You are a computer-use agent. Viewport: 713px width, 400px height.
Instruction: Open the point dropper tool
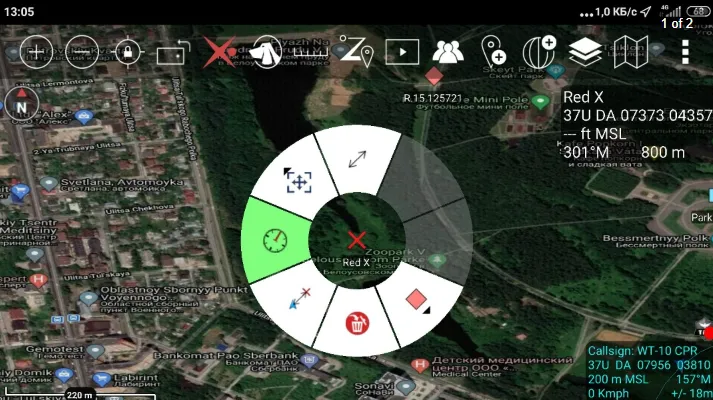493,50
